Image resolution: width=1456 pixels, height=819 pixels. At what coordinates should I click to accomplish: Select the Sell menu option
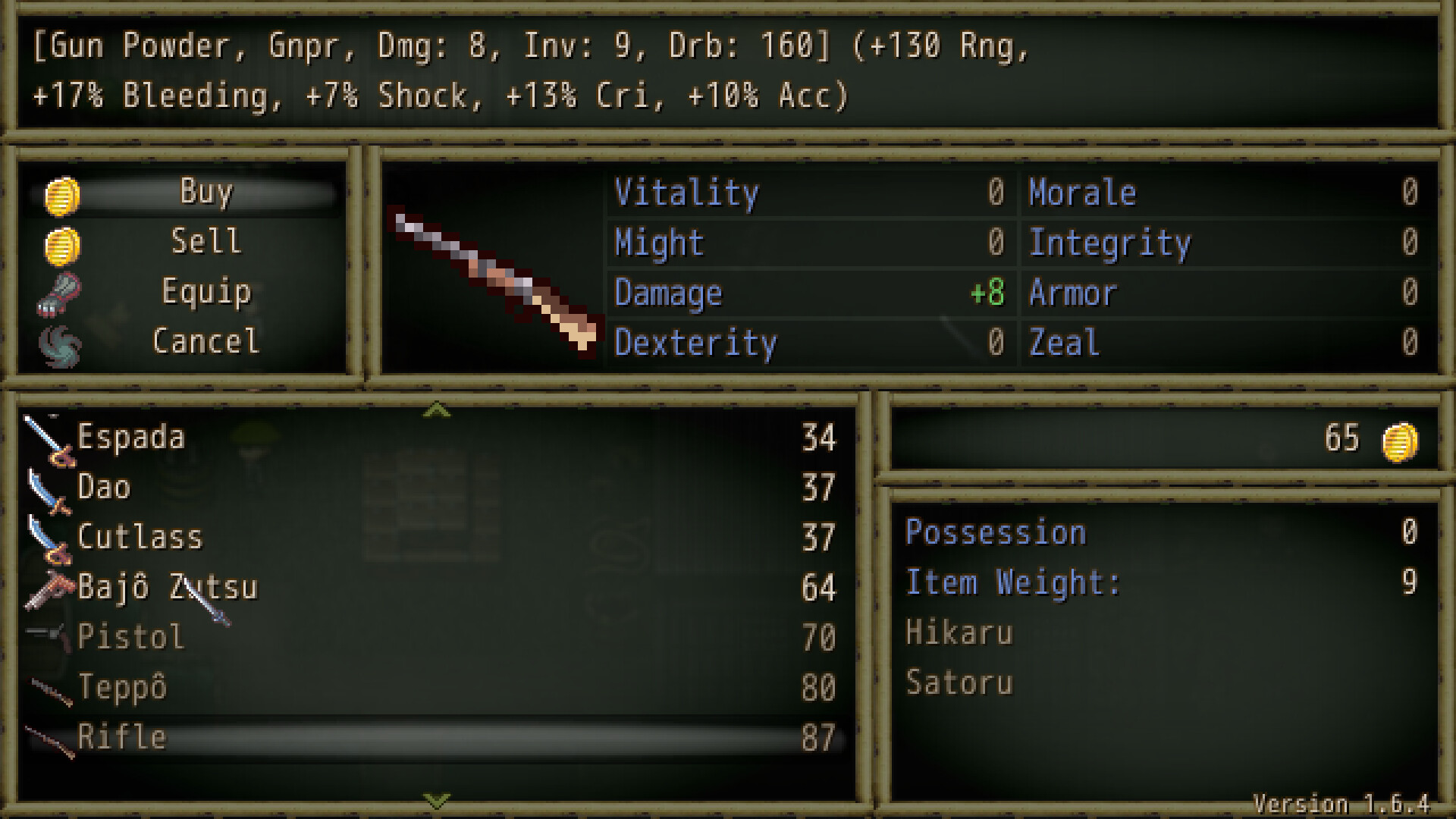click(206, 241)
